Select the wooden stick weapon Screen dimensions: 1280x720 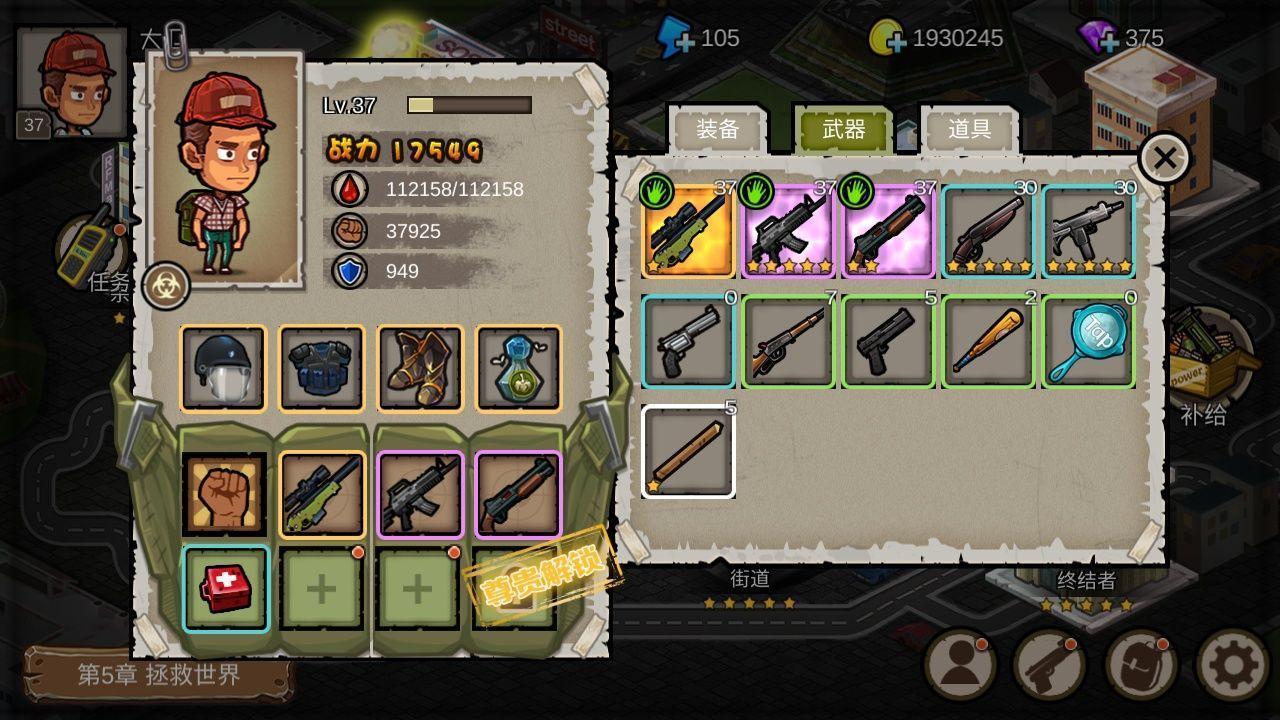pyautogui.click(x=688, y=451)
